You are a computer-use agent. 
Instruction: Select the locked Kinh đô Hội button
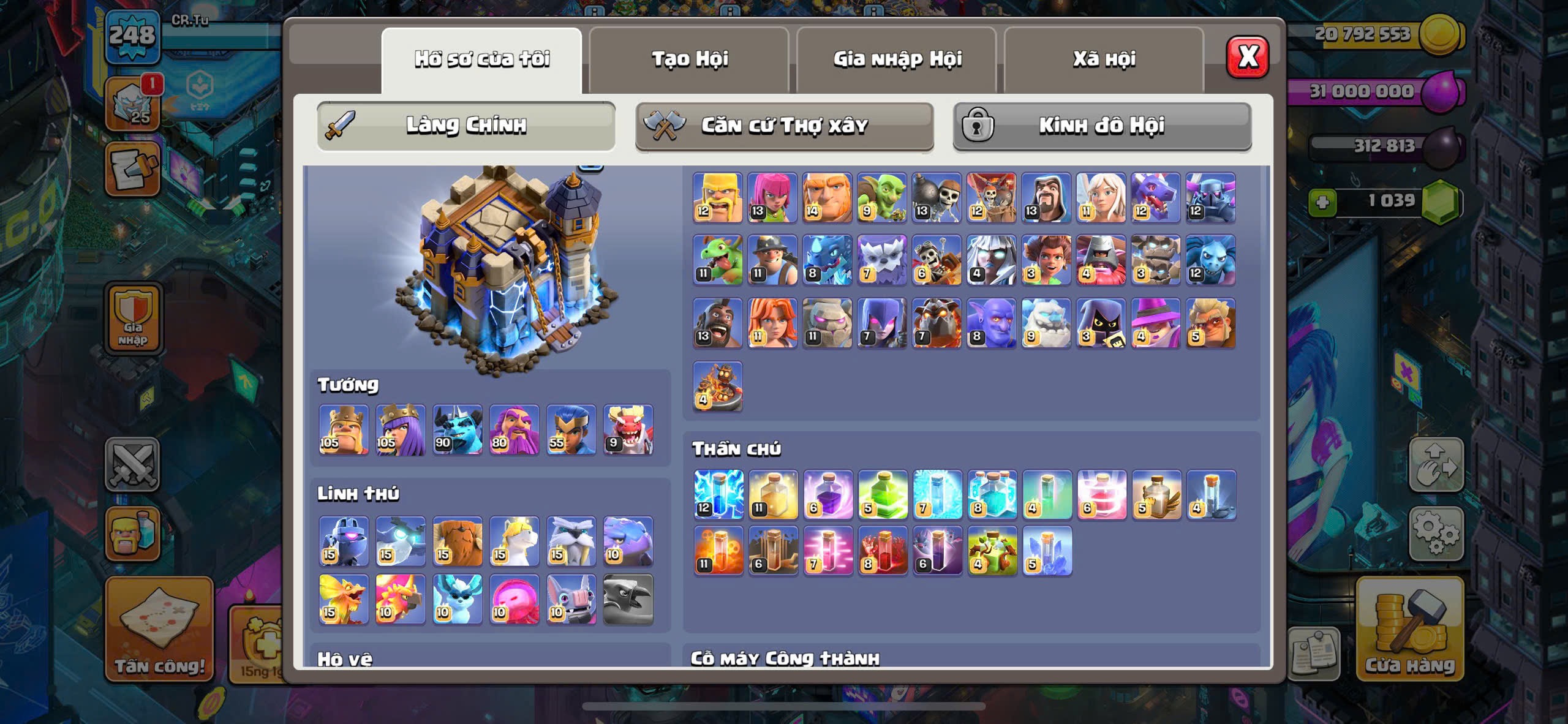coord(1102,126)
